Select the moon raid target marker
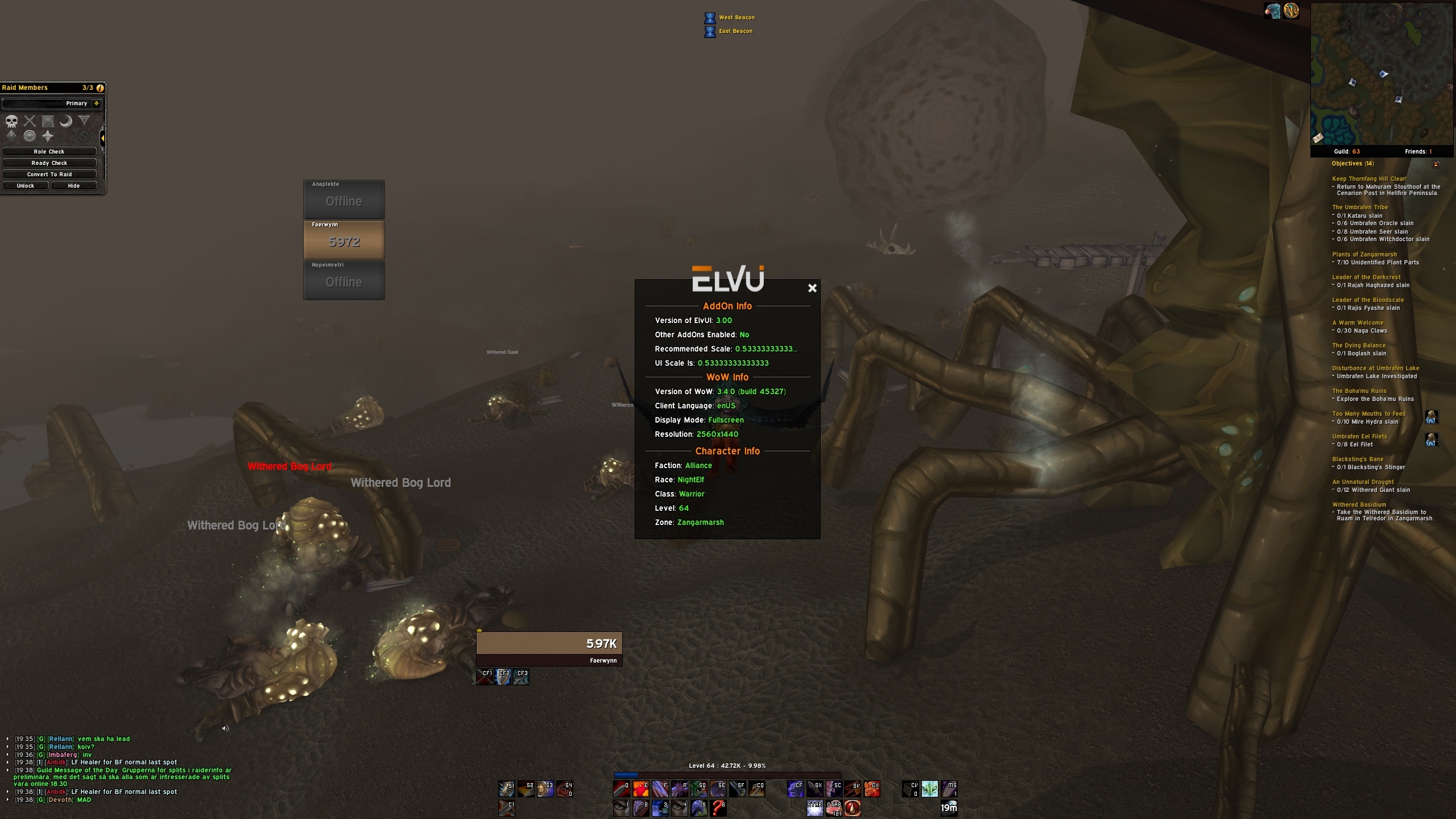 [x=66, y=121]
